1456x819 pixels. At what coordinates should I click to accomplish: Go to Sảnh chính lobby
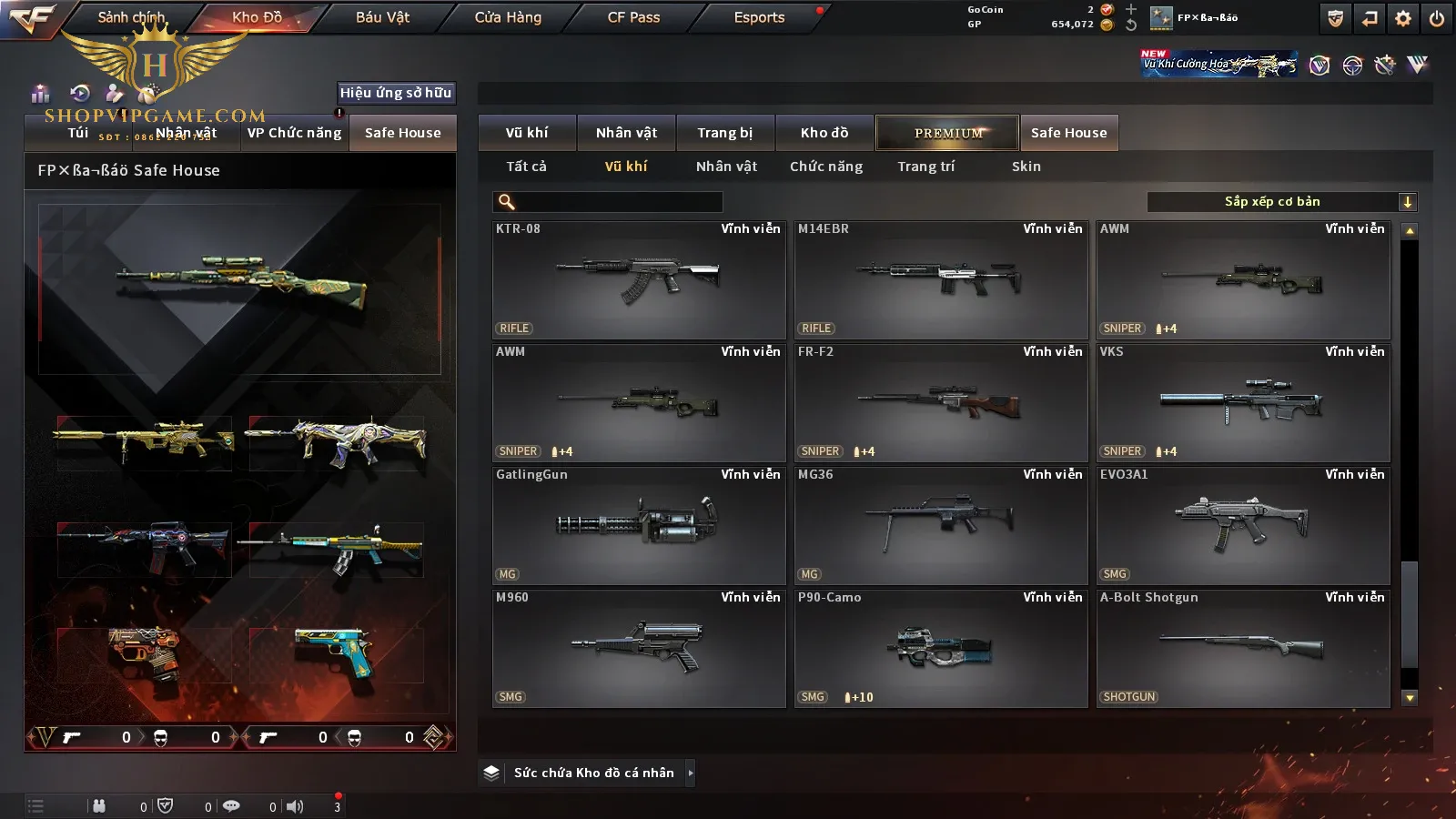(x=131, y=17)
